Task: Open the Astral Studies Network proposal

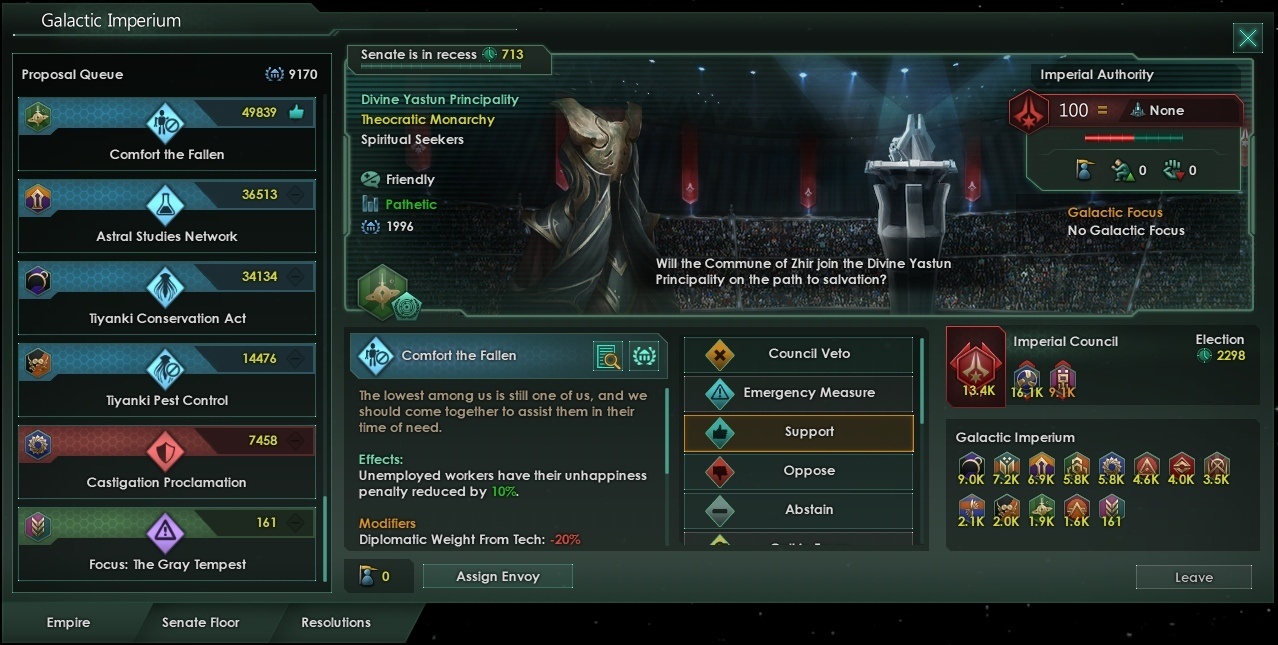Action: 167,216
